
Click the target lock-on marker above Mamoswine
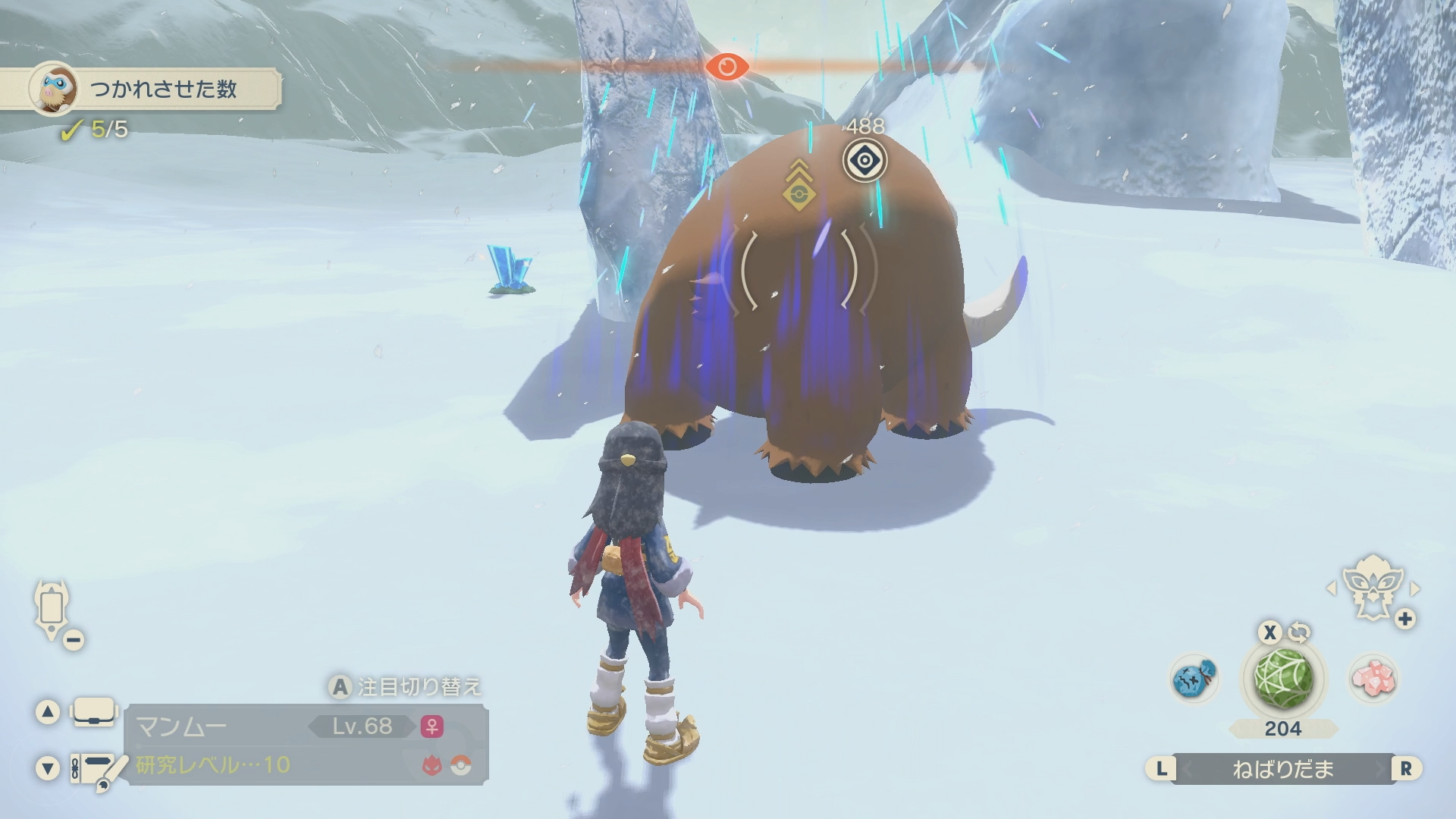coord(864,160)
